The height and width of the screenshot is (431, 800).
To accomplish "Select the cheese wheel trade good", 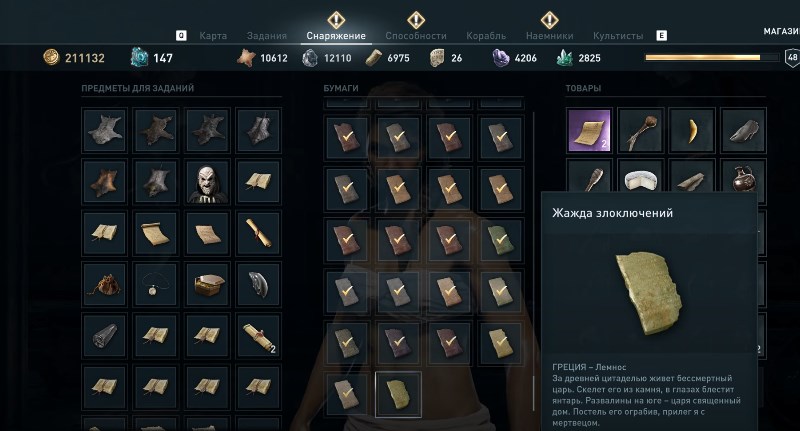I will [639, 182].
